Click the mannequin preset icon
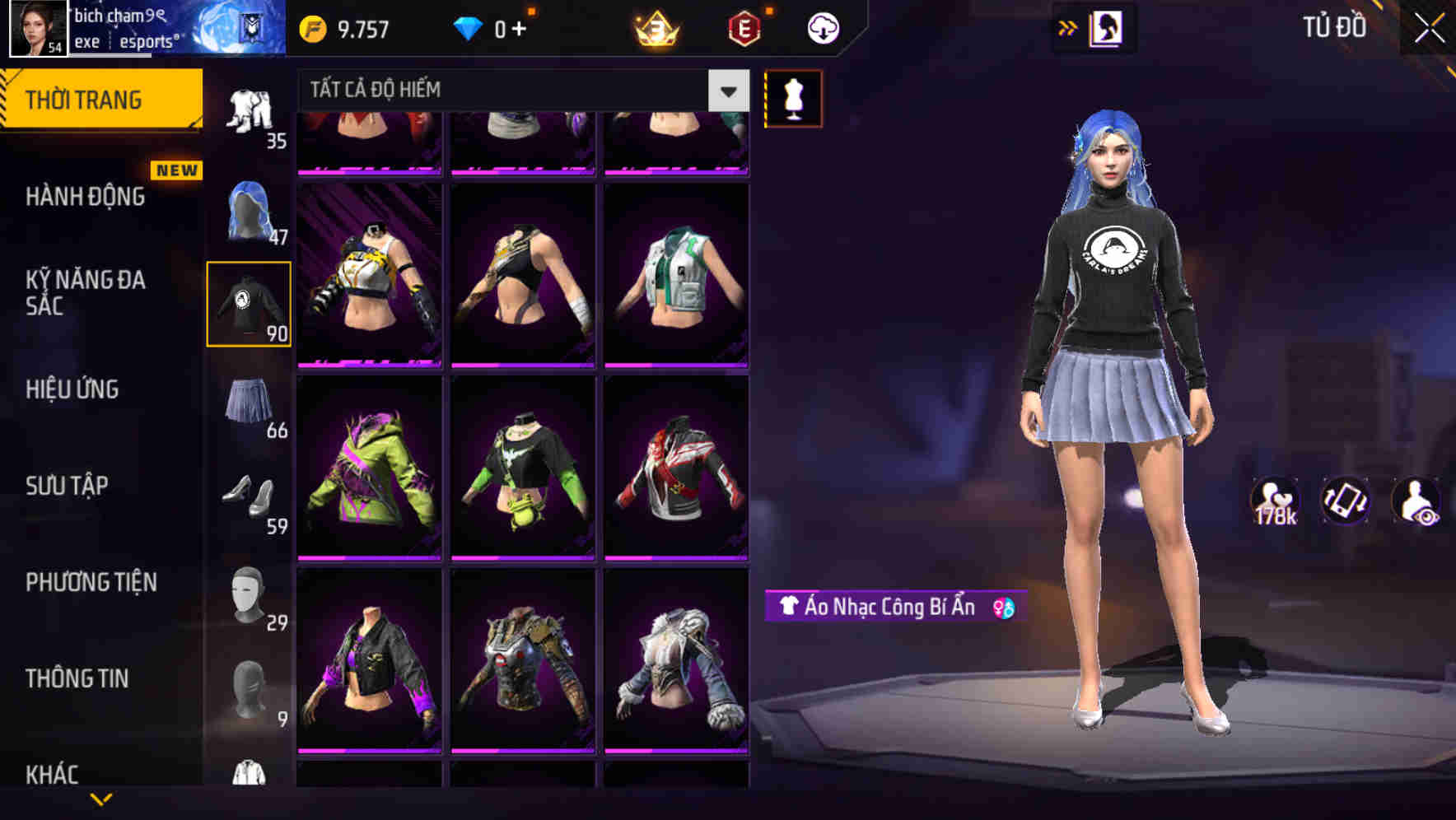The image size is (1456, 820). coord(792,98)
